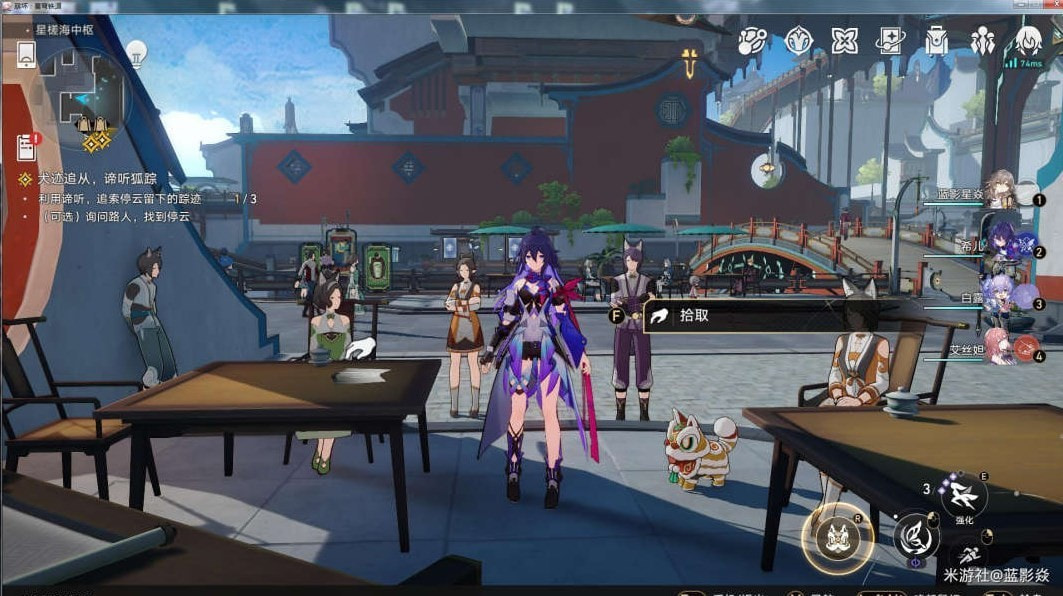Viewport: 1063px width, 596px height.
Task: Open the mission log icon with red alert
Action: pyautogui.click(x=26, y=147)
